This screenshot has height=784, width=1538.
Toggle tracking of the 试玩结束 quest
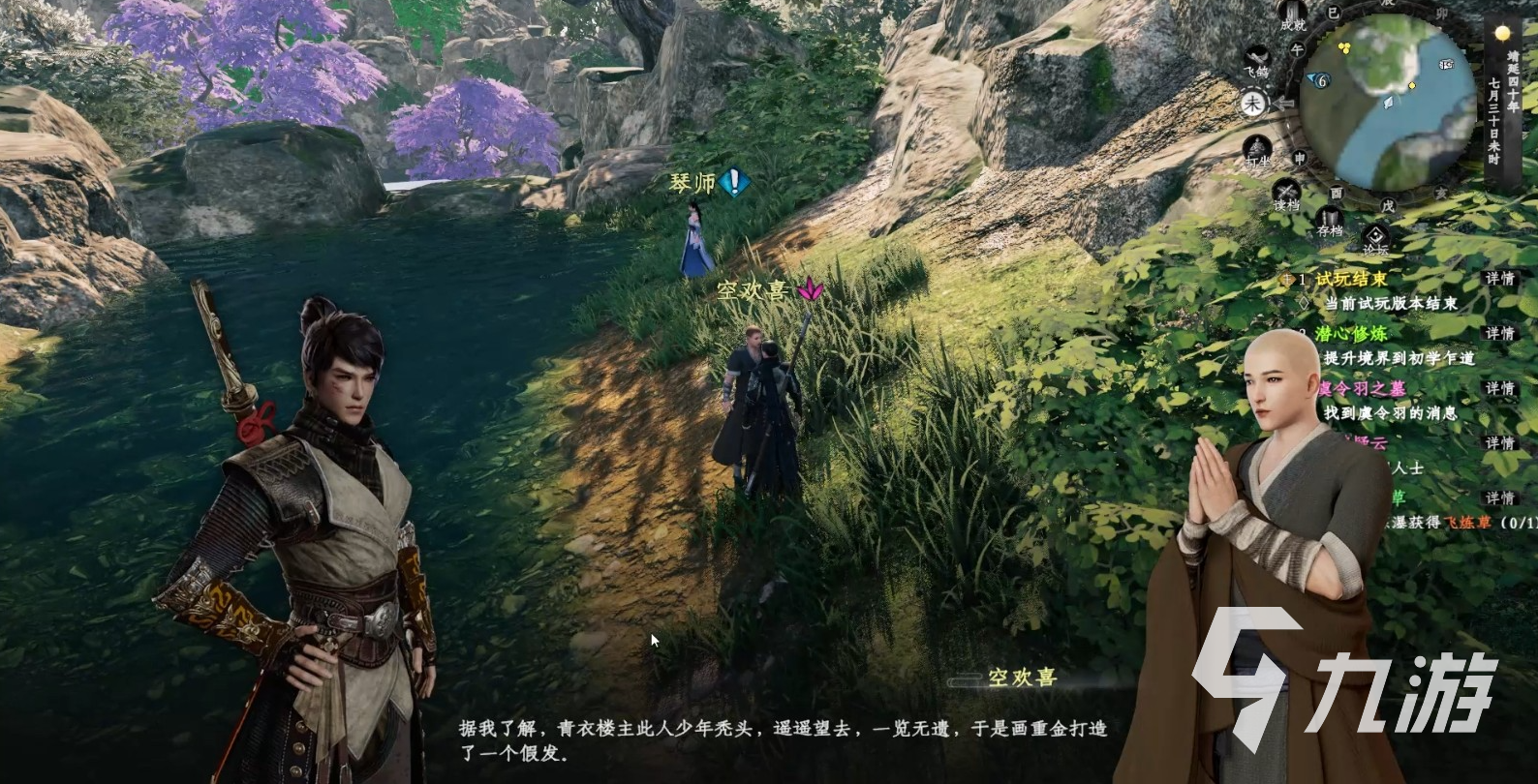1288,280
